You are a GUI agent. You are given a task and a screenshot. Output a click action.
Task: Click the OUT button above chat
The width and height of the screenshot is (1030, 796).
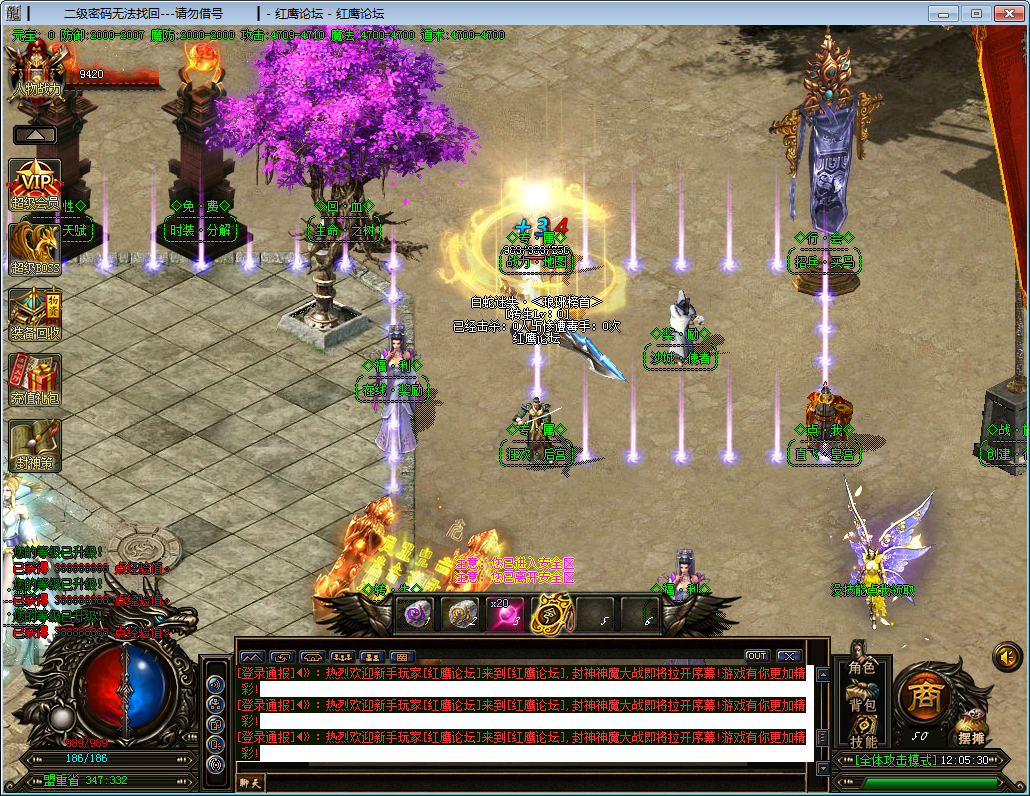point(756,656)
